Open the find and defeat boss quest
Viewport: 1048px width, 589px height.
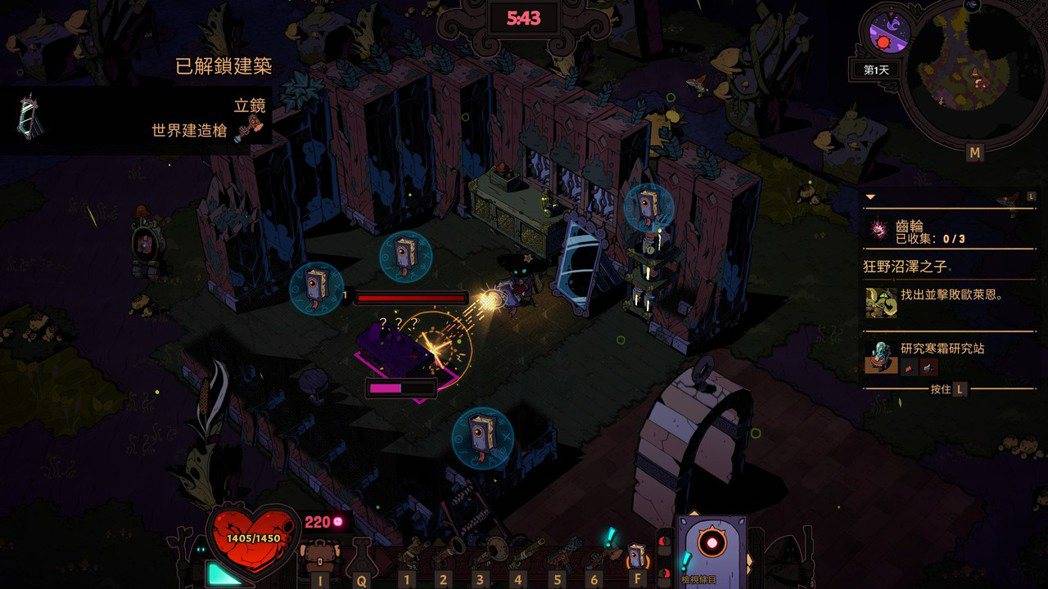[x=950, y=297]
